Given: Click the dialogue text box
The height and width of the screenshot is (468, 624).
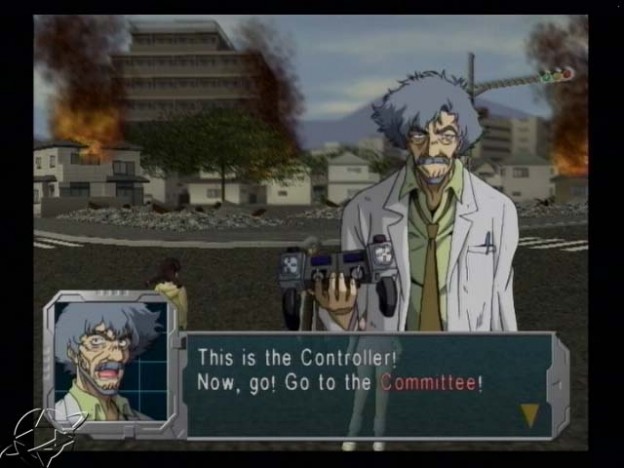Looking at the screenshot, I should (370, 385).
